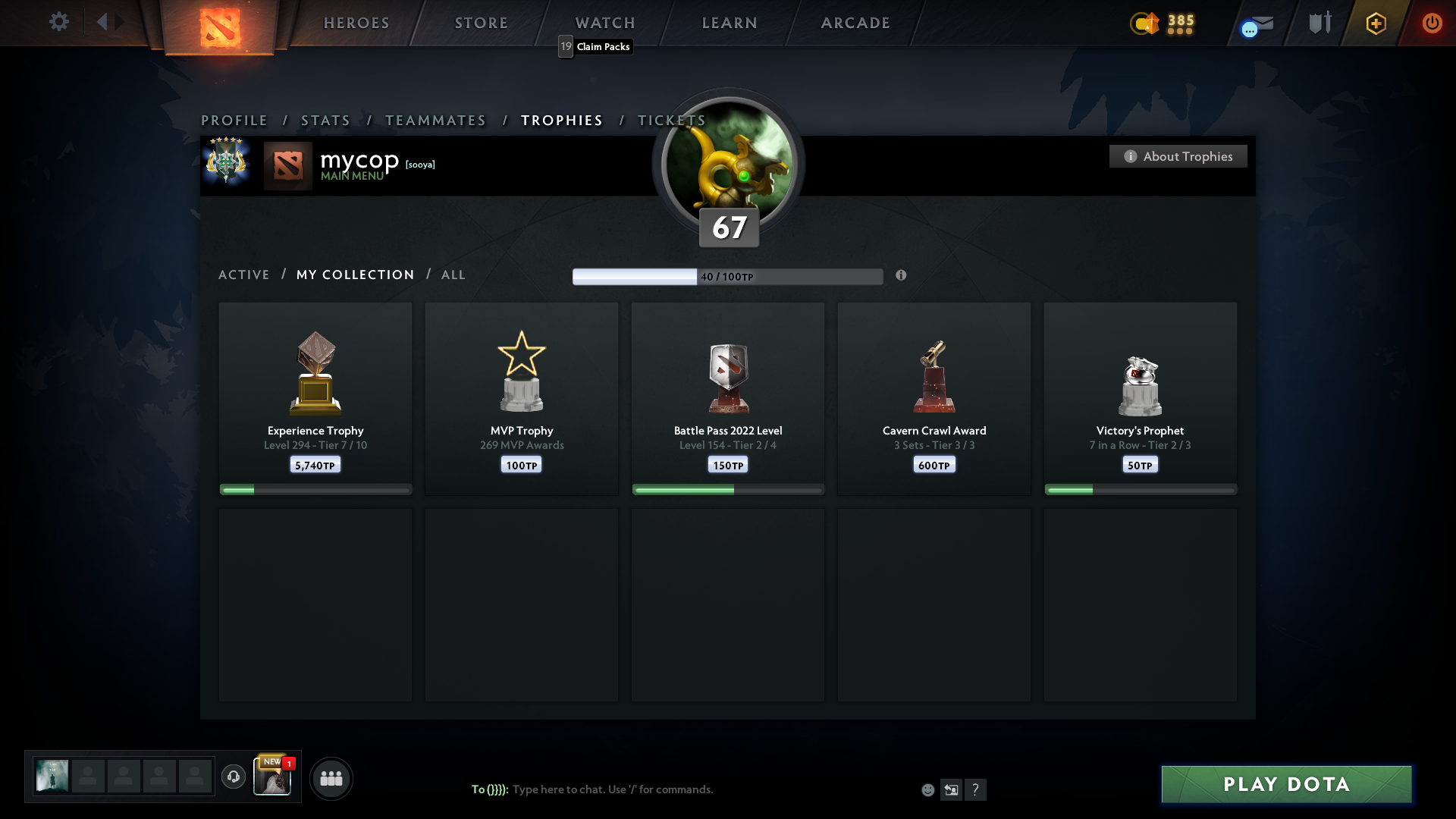1456x819 pixels.
Task: Click the question mark help icon
Action: [977, 789]
